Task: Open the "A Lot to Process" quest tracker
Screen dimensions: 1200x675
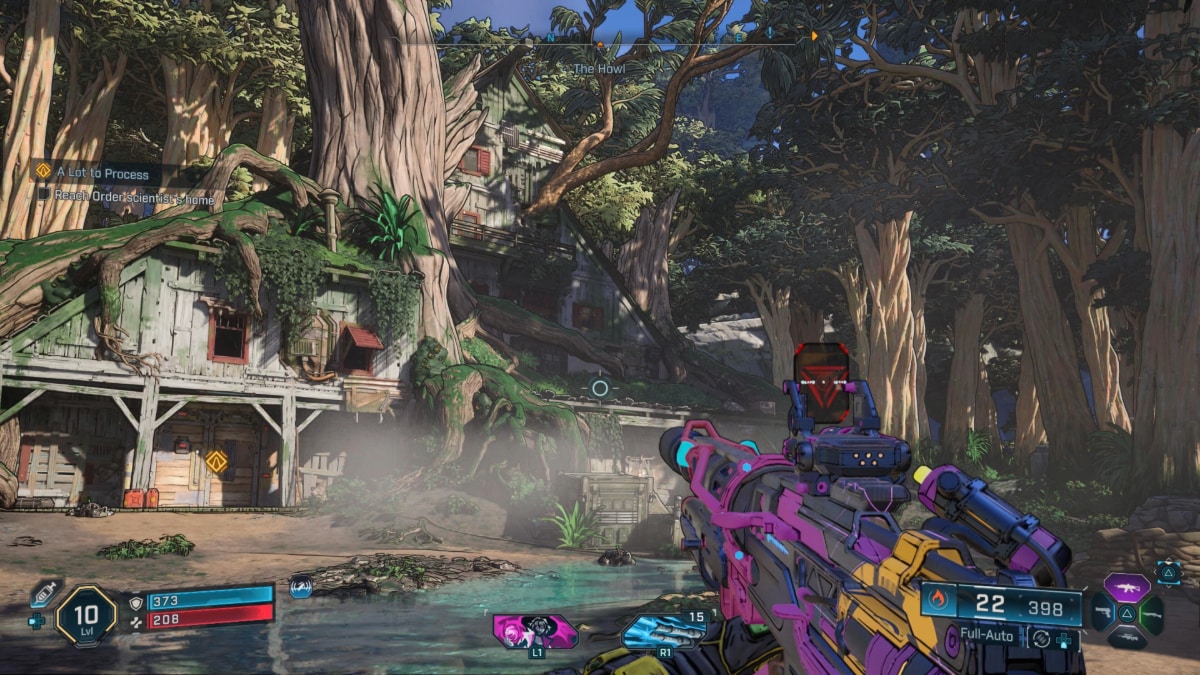Action: click(103, 173)
